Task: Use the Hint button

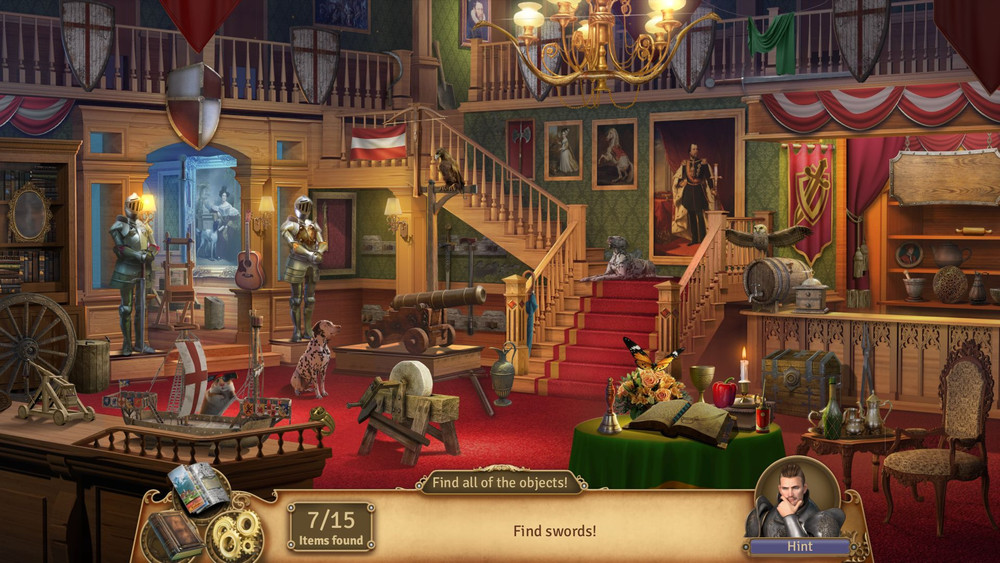Action: coord(798,547)
